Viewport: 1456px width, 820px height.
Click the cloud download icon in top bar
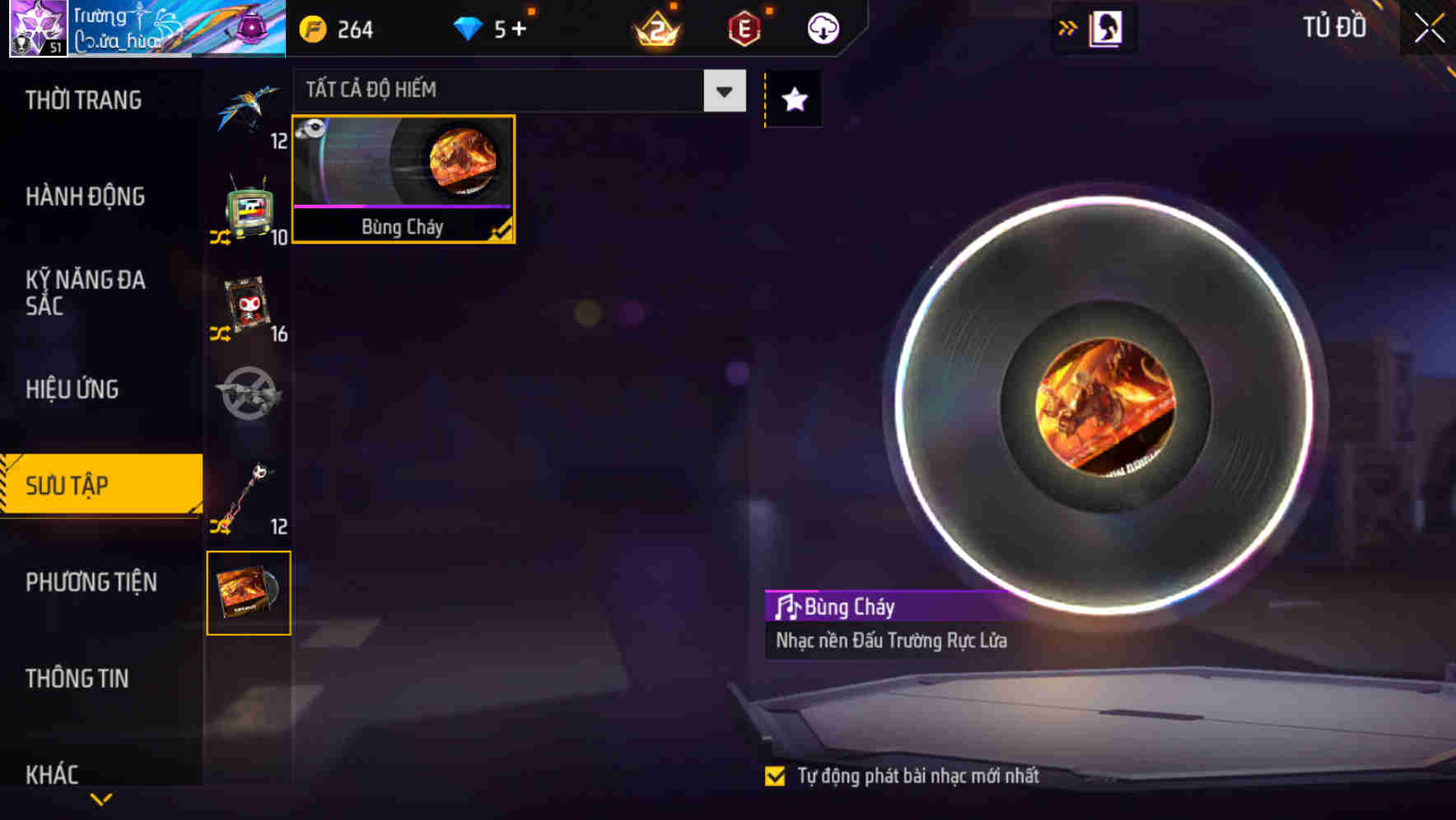821,27
